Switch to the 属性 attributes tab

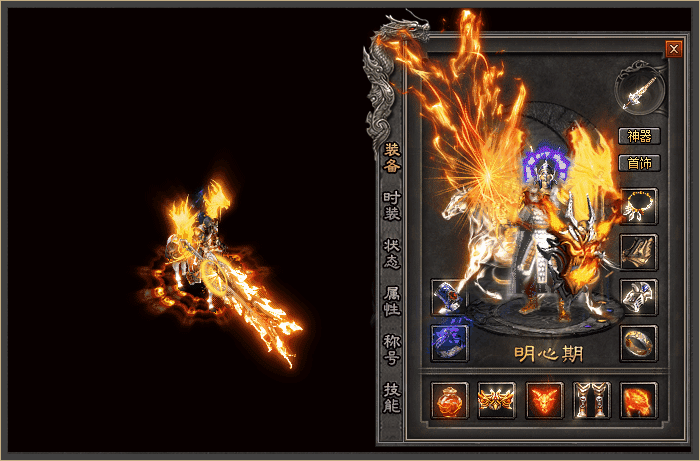coord(392,302)
